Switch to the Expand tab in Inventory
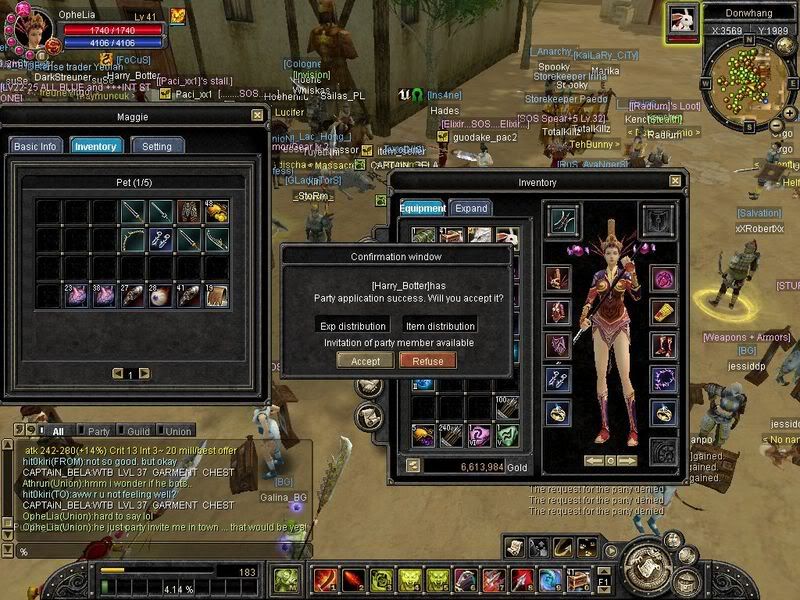The width and height of the screenshot is (800, 600). pos(471,208)
